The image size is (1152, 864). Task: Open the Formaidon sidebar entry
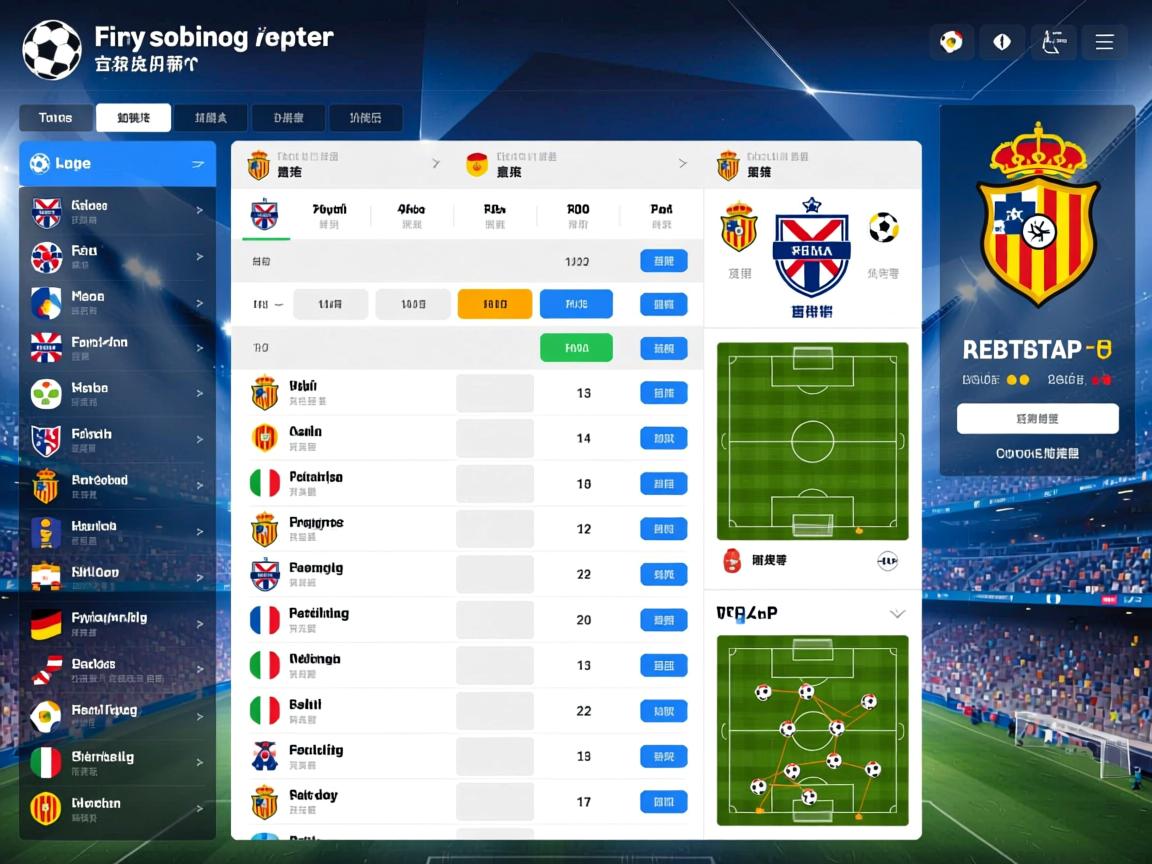117,348
